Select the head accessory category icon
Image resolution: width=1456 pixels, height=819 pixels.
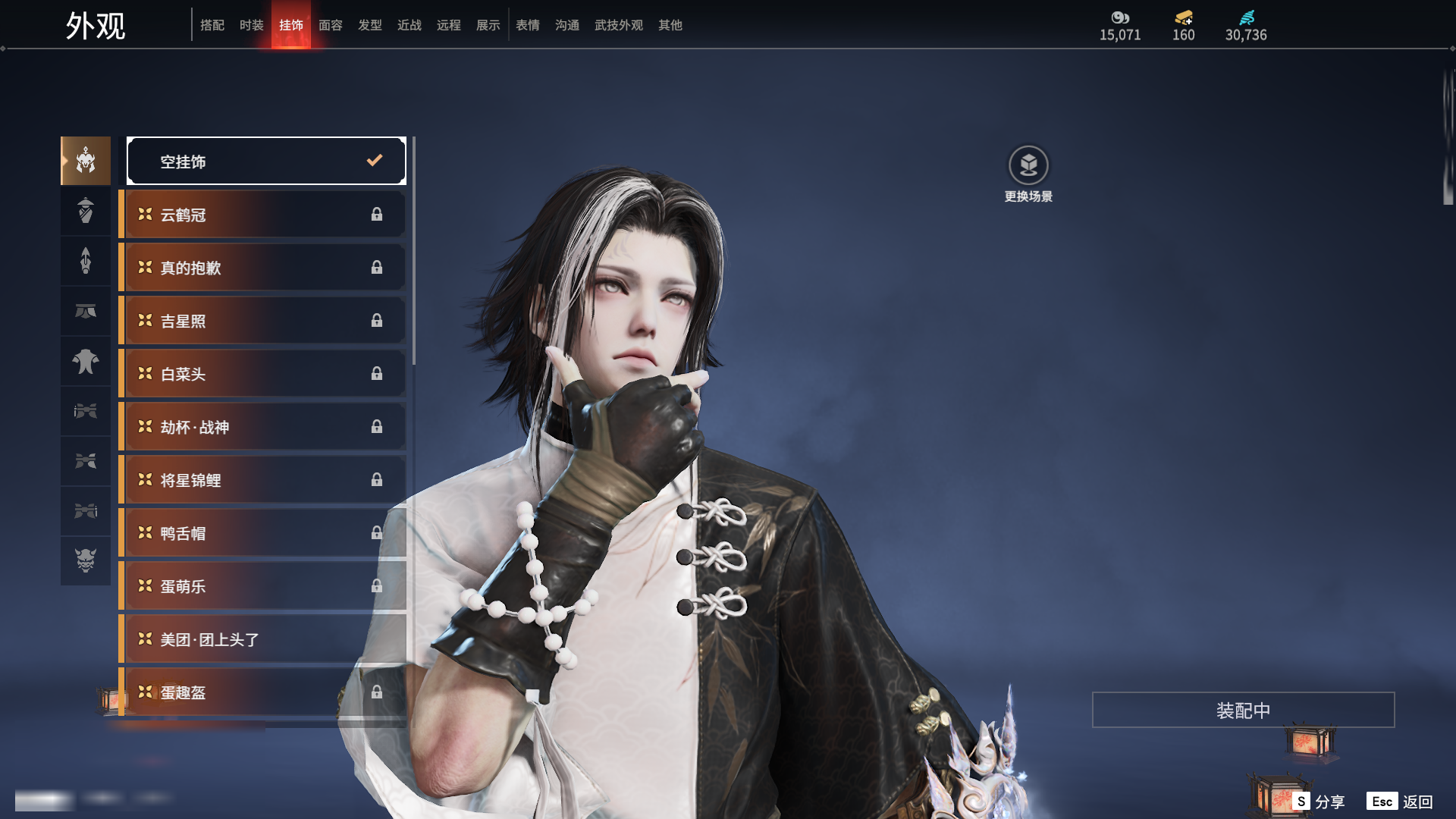coord(86,161)
